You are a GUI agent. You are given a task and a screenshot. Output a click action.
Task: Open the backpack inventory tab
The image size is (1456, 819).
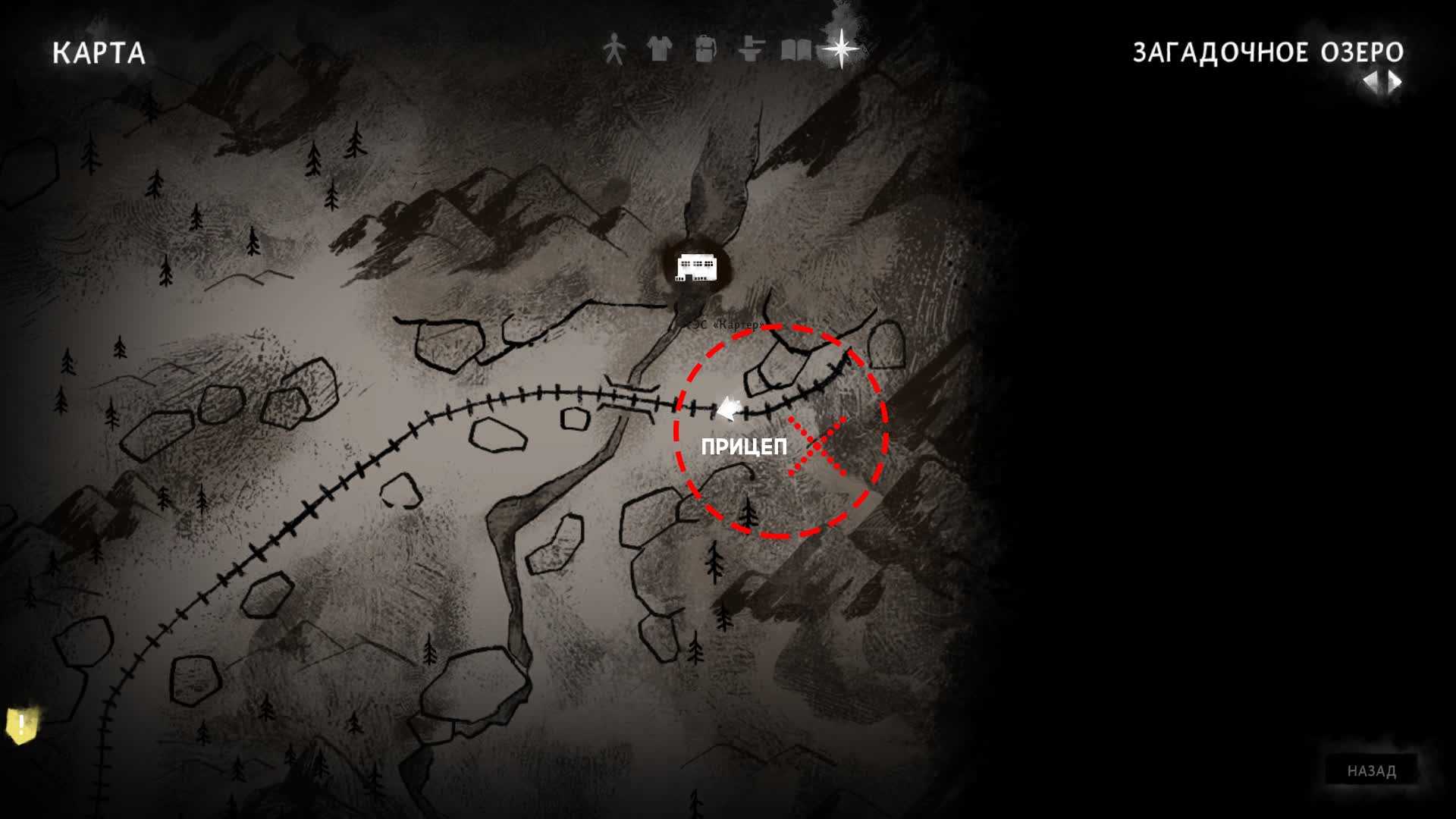pyautogui.click(x=705, y=50)
